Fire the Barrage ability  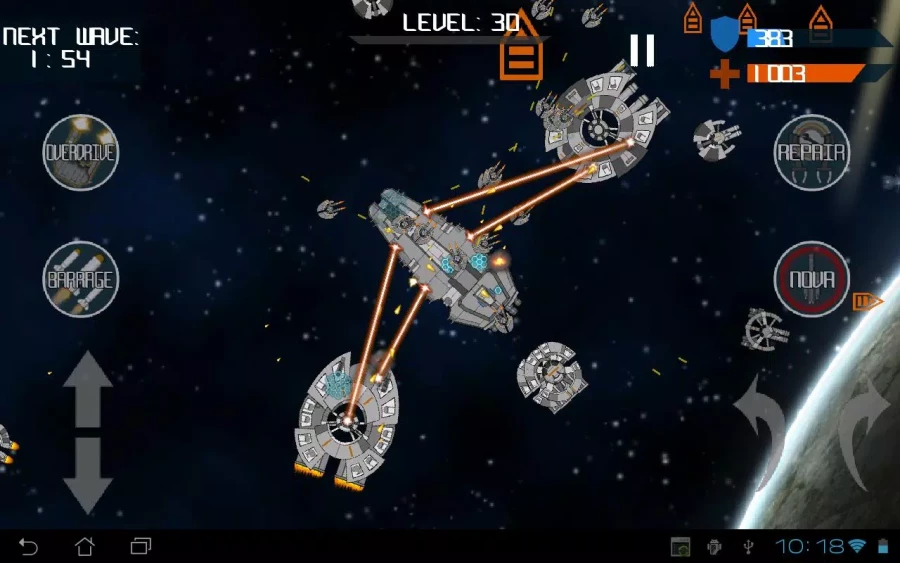(x=81, y=279)
